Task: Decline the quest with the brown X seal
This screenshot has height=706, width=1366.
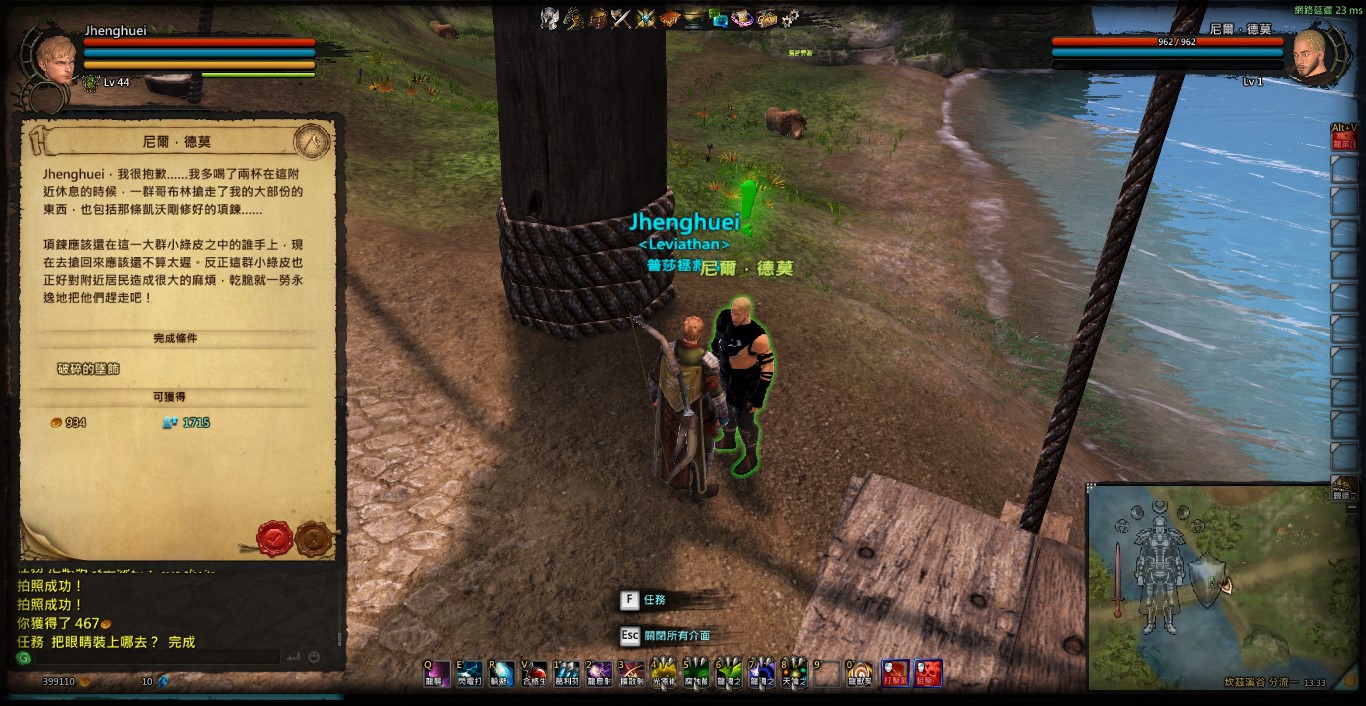Action: 313,538
